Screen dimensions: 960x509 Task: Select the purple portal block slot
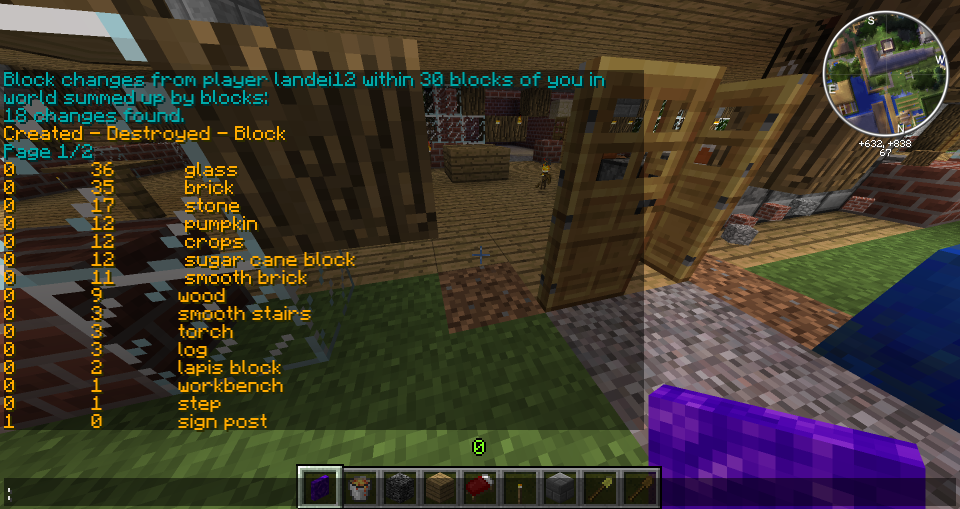coord(321,488)
